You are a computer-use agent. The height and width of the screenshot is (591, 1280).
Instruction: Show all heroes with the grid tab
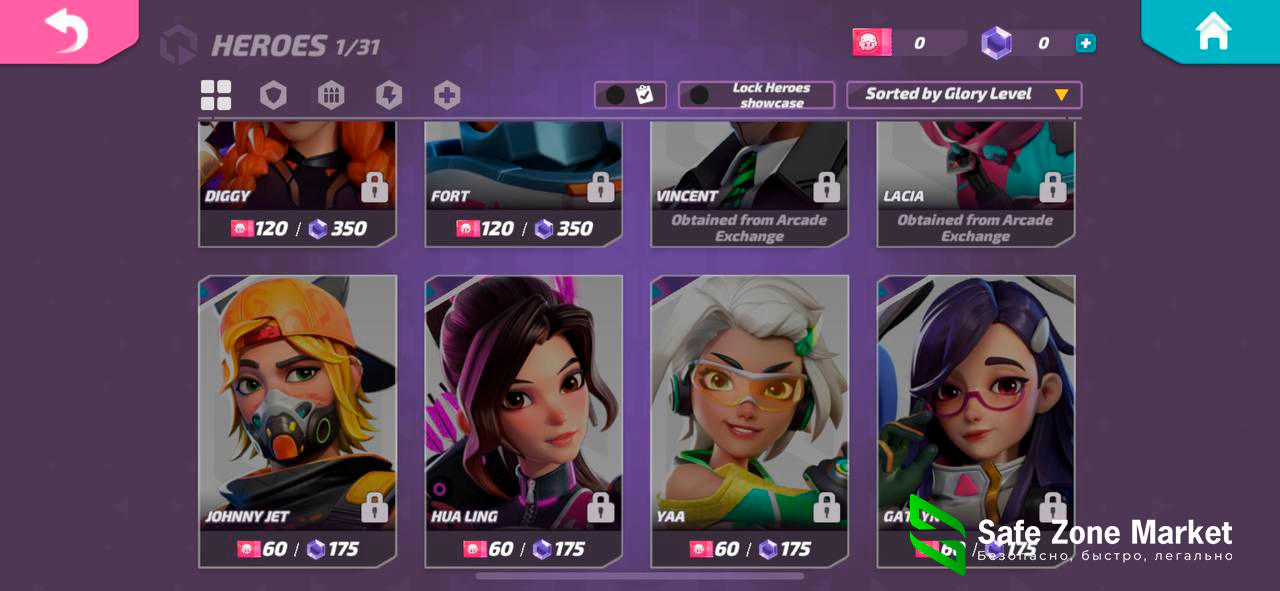click(216, 96)
